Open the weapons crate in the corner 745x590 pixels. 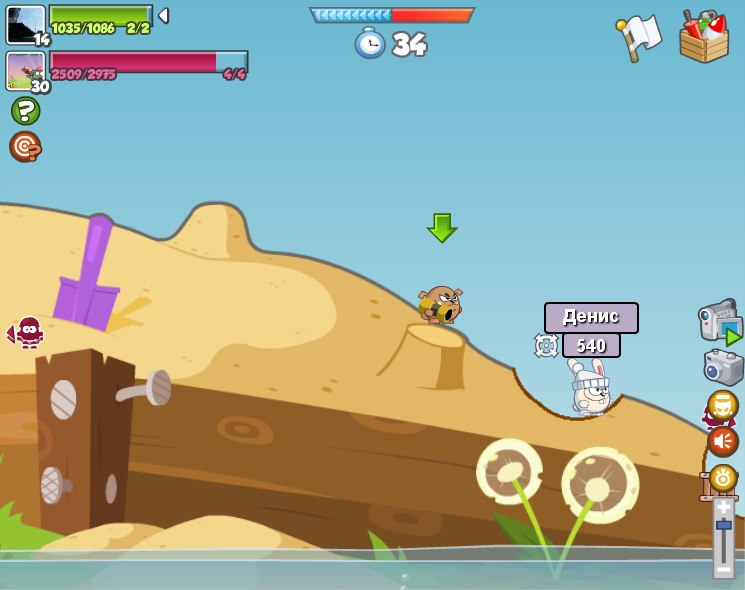(703, 38)
